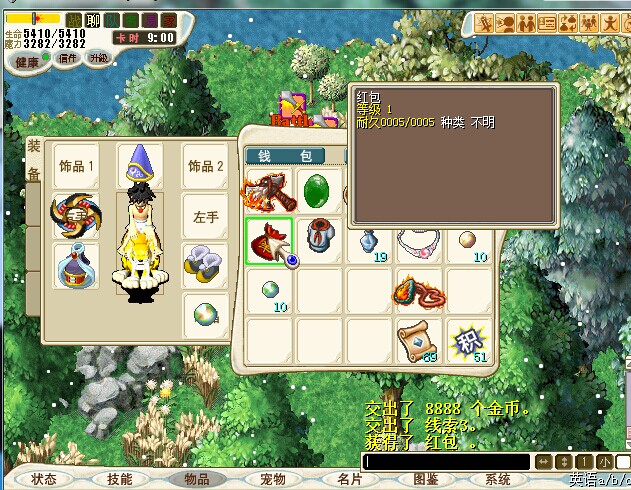Select the scroll item with count 89
Screen dimensions: 631x490
coord(419,341)
